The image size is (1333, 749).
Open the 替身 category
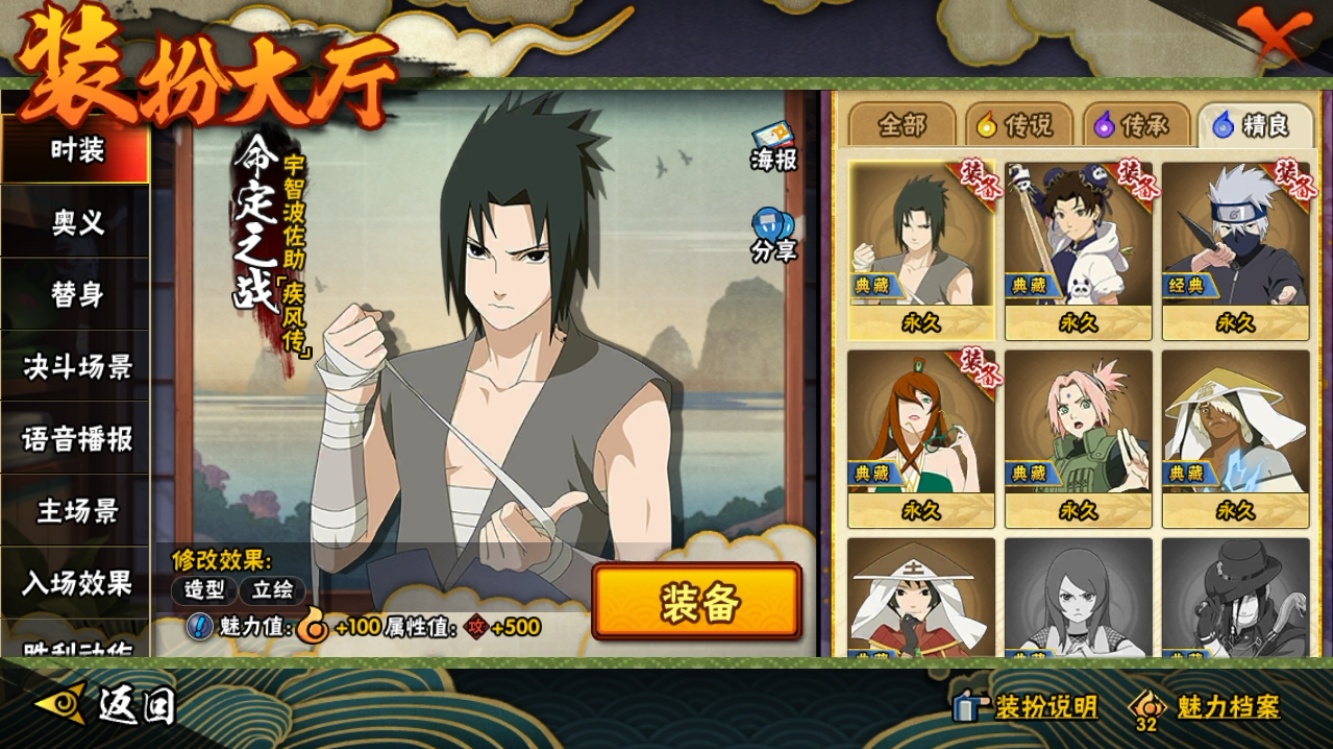(x=76, y=295)
